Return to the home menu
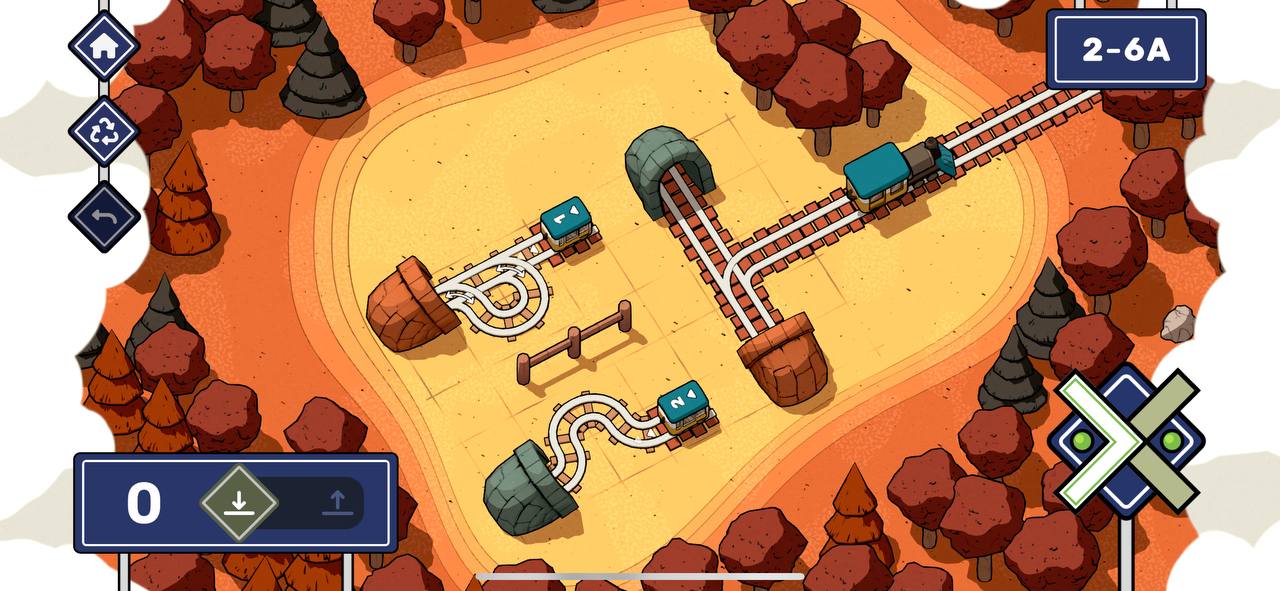Image resolution: width=1280 pixels, height=591 pixels. (104, 46)
